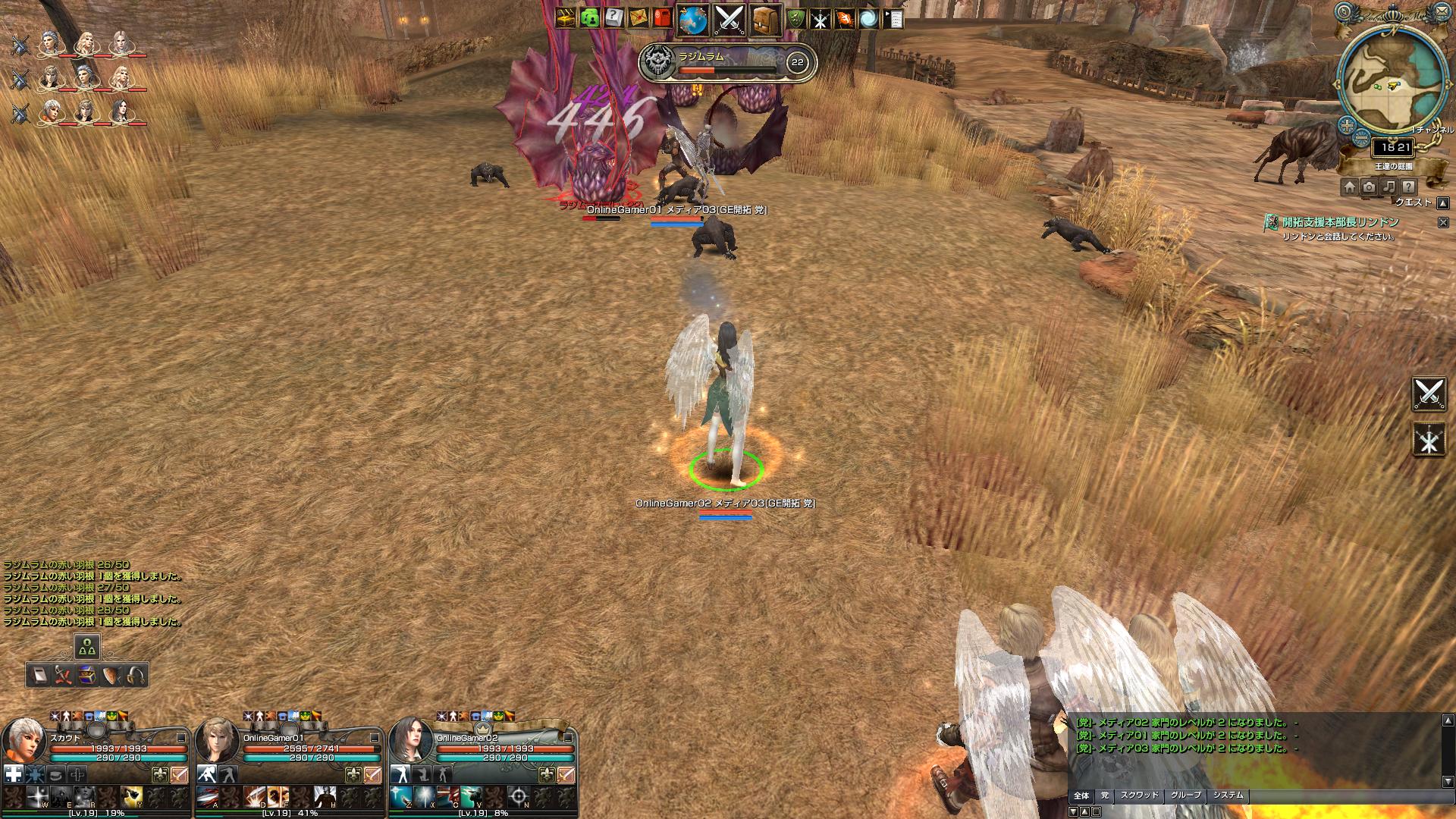
Task: Take a screenshot with the camera button
Action: [x=1369, y=187]
